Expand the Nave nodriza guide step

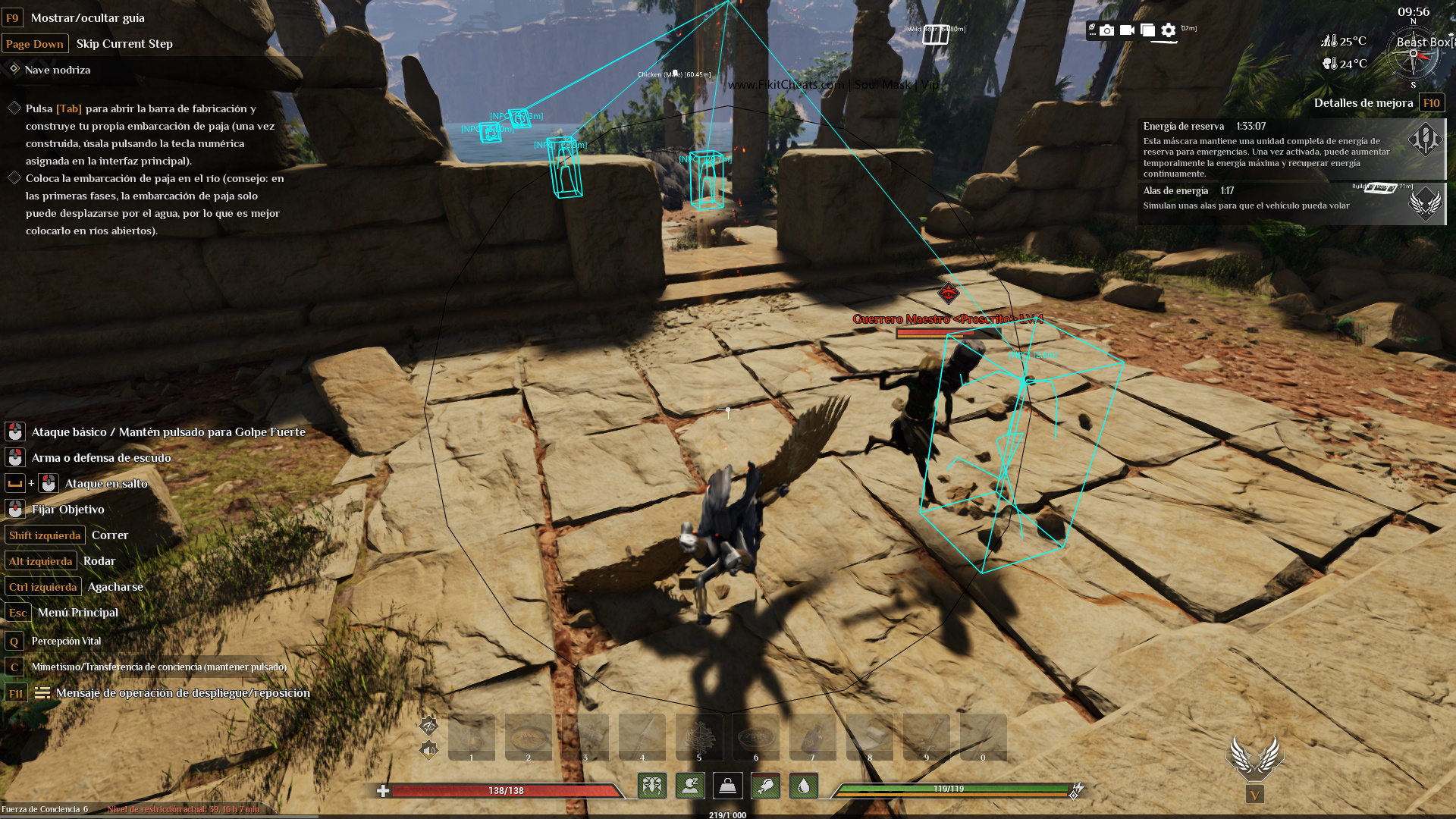pyautogui.click(x=57, y=70)
